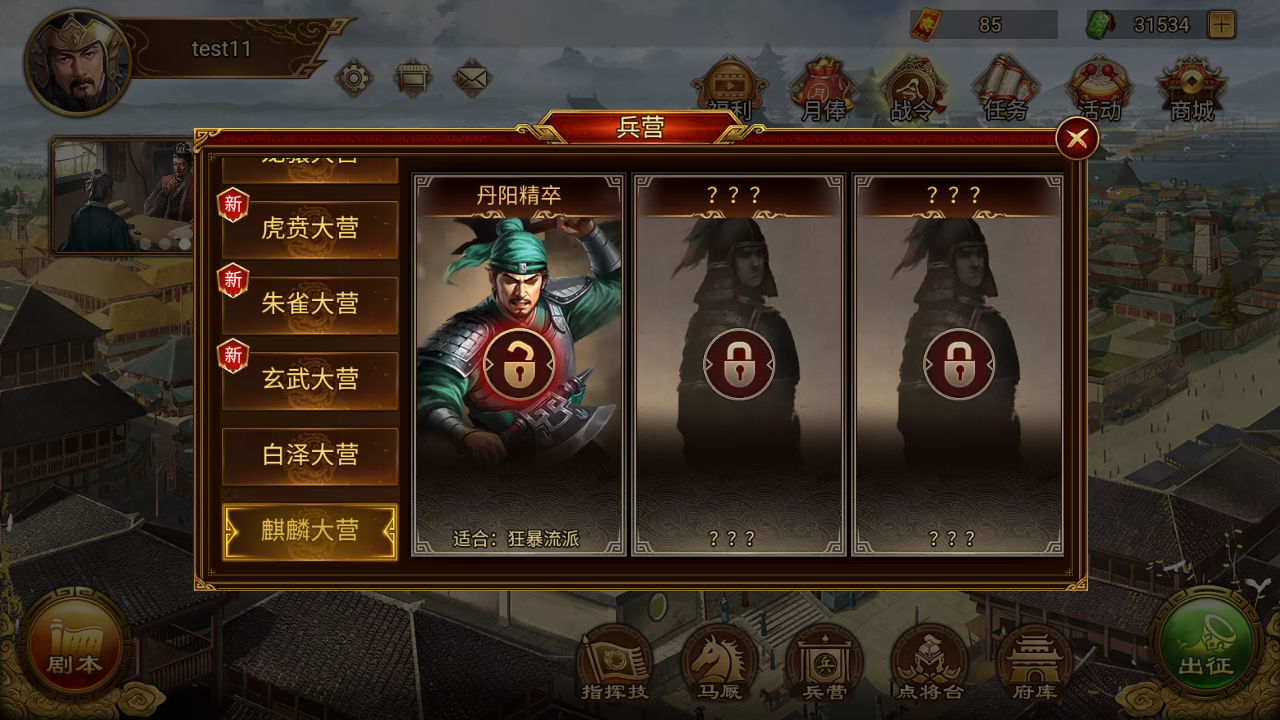Viewport: 1280px width, 720px height.
Task: Open the 马厩 stable icon
Action: [x=720, y=660]
